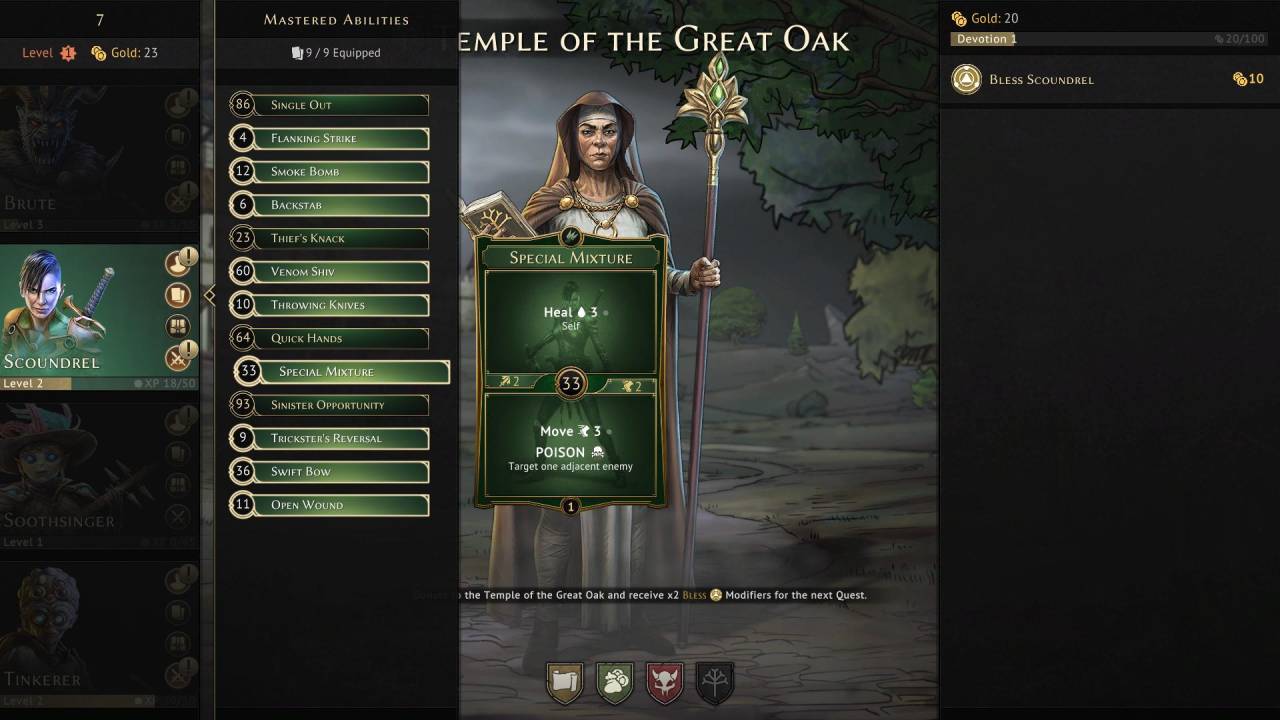Pick the Open Wound ability
The image size is (1280, 720).
click(330, 505)
